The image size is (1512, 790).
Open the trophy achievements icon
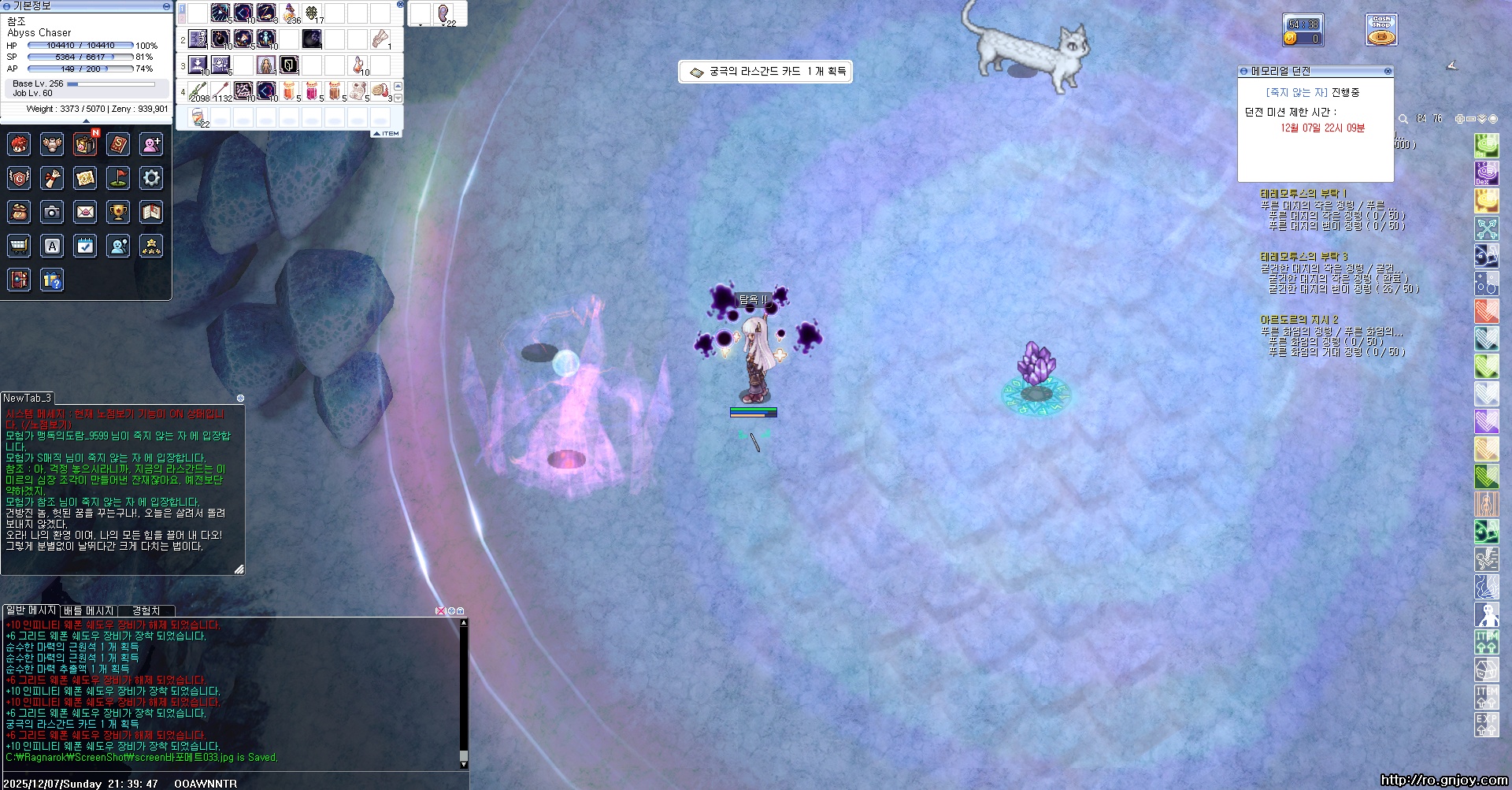tap(118, 212)
